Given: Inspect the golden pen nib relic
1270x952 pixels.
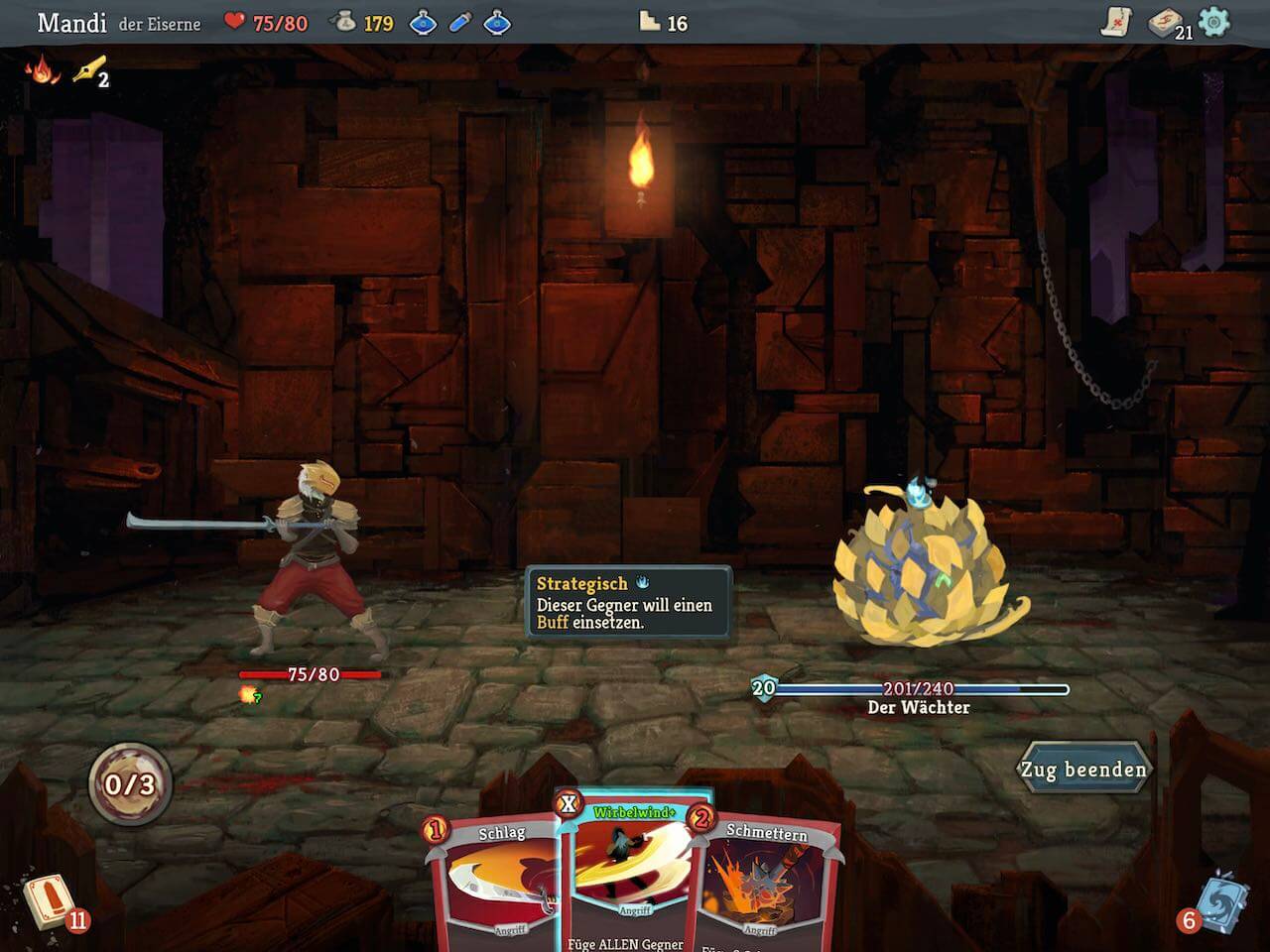Looking at the screenshot, I should coord(88,69).
